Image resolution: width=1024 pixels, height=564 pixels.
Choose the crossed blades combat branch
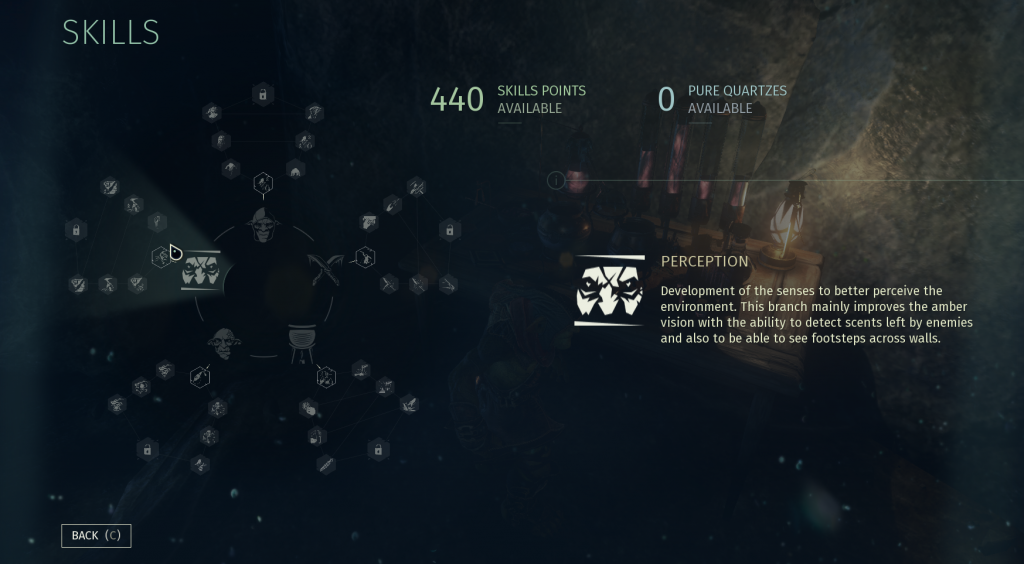point(327,269)
